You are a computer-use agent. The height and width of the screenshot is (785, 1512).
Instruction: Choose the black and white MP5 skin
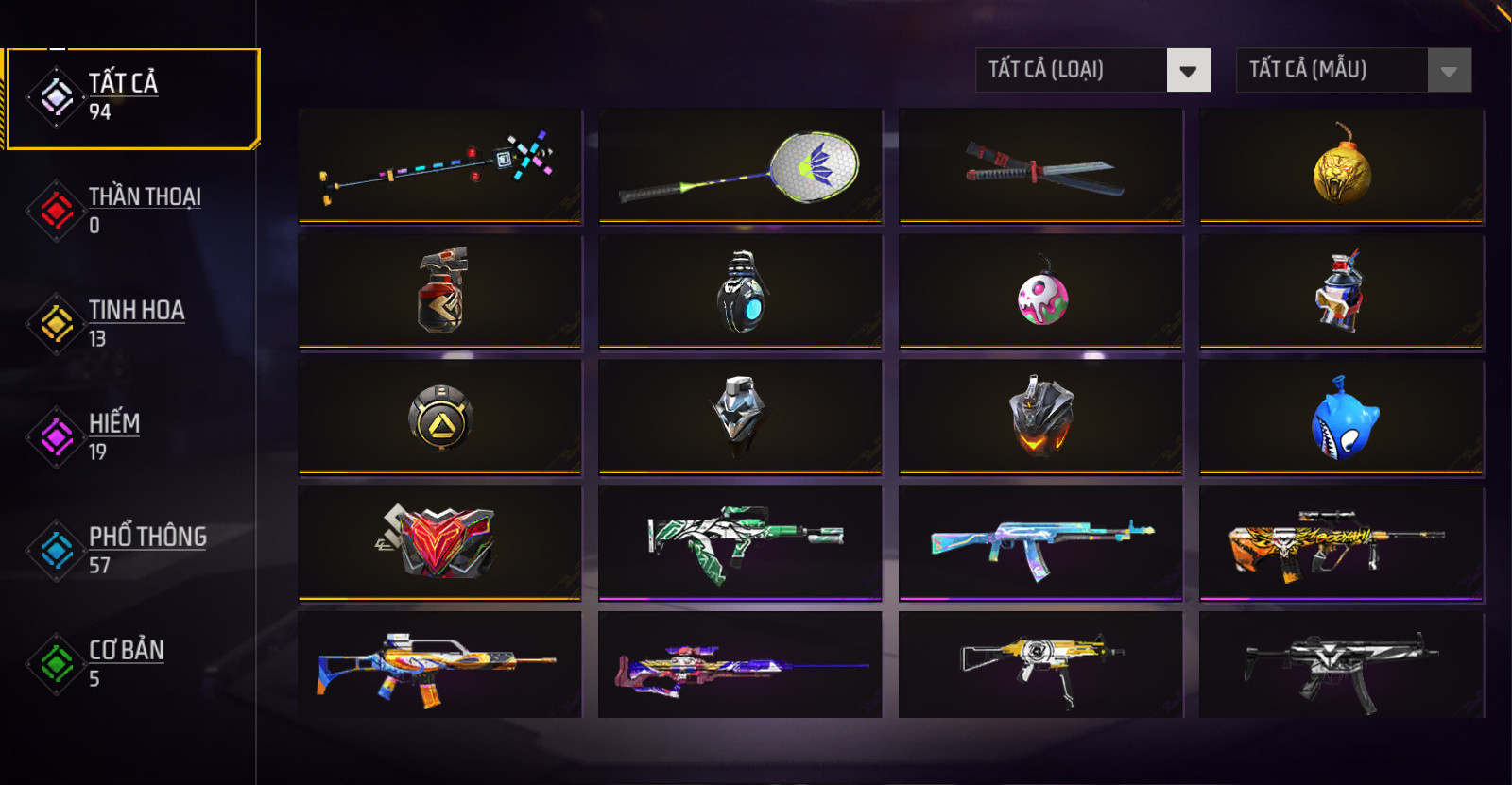coord(1341,666)
